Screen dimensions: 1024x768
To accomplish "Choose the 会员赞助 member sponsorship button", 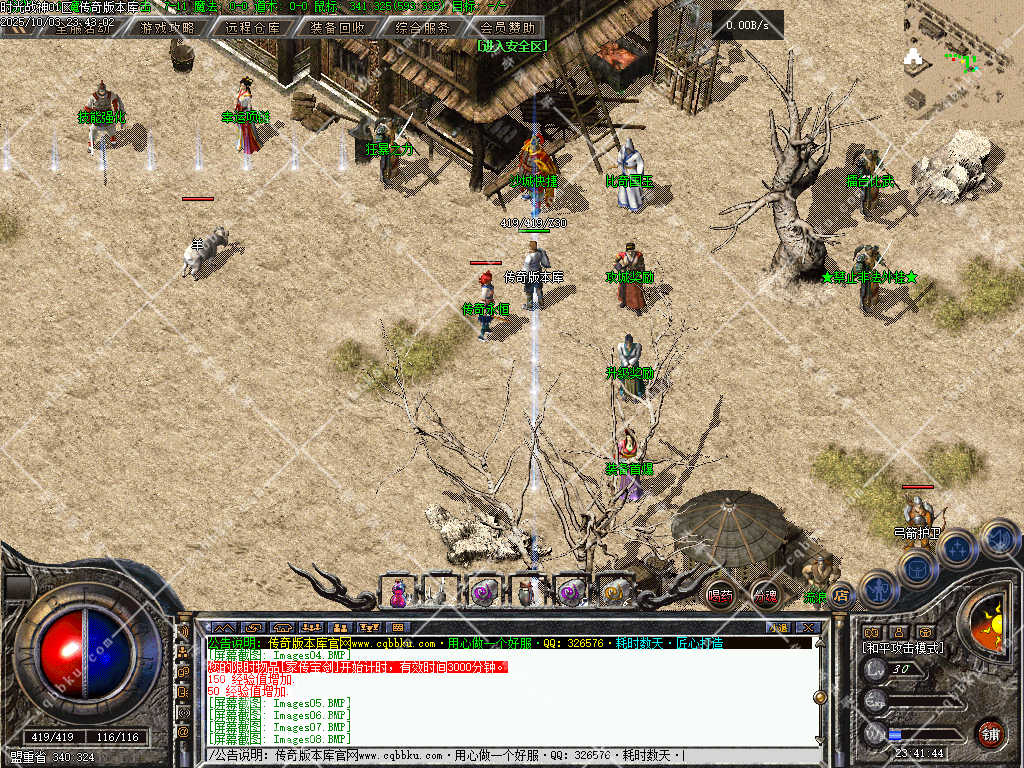I will (507, 28).
